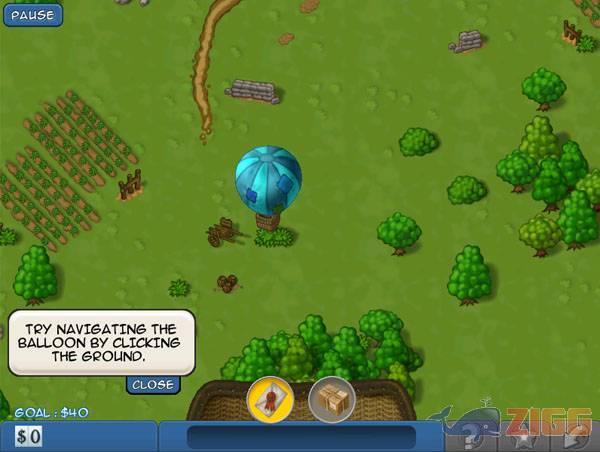
Task: Select the wax-sealed letter icon
Action: (270, 401)
